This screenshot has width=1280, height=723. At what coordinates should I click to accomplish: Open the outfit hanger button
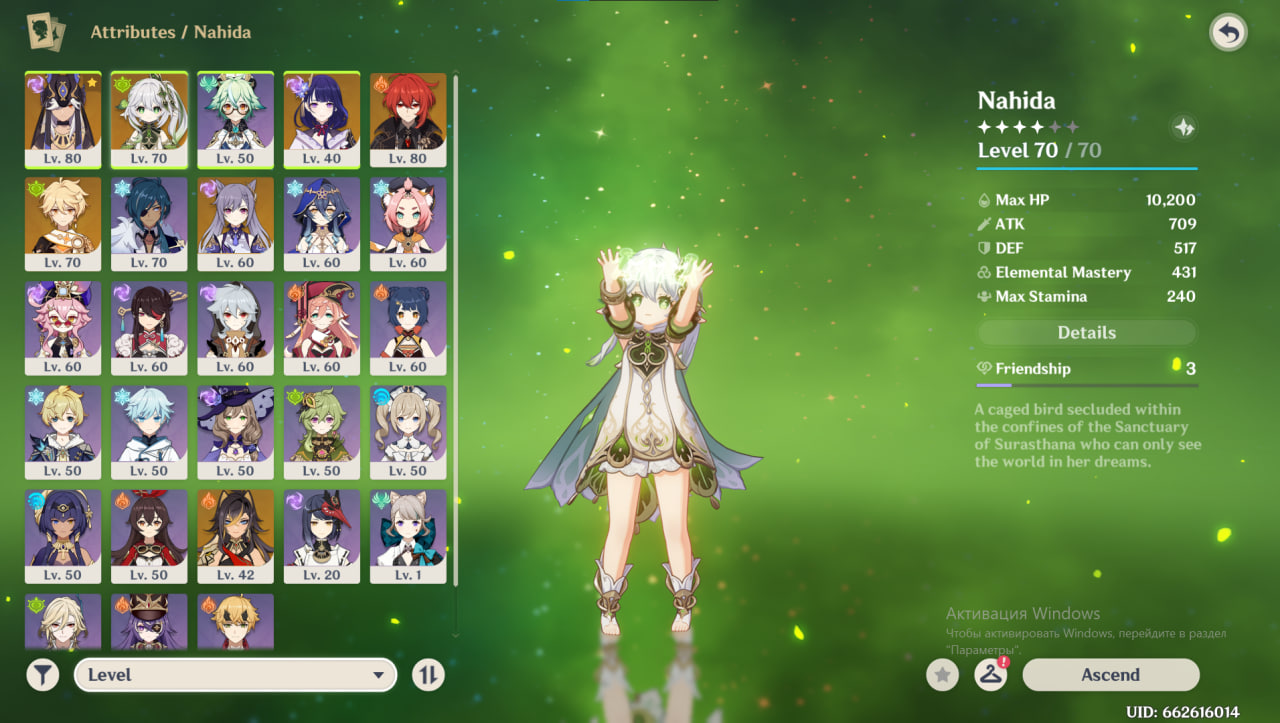point(990,675)
